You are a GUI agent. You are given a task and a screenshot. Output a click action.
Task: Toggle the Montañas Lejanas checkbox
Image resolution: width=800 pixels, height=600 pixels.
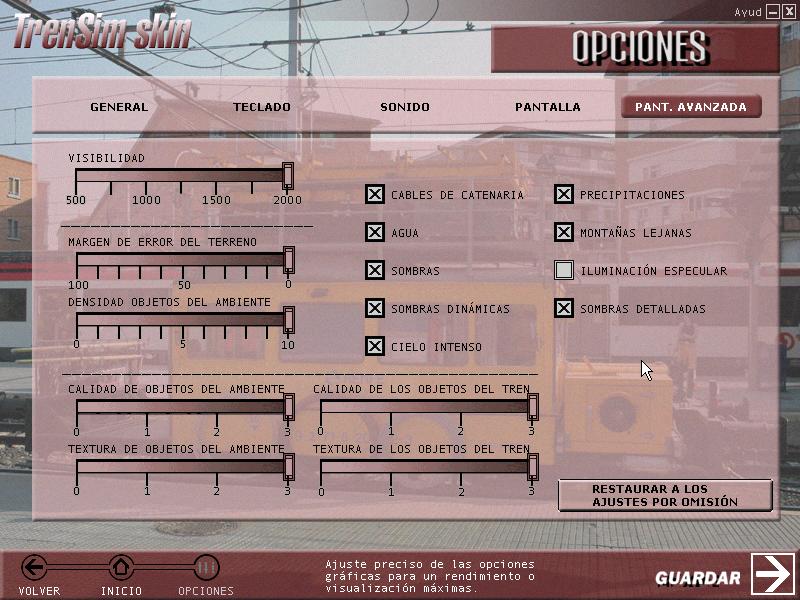coord(564,233)
